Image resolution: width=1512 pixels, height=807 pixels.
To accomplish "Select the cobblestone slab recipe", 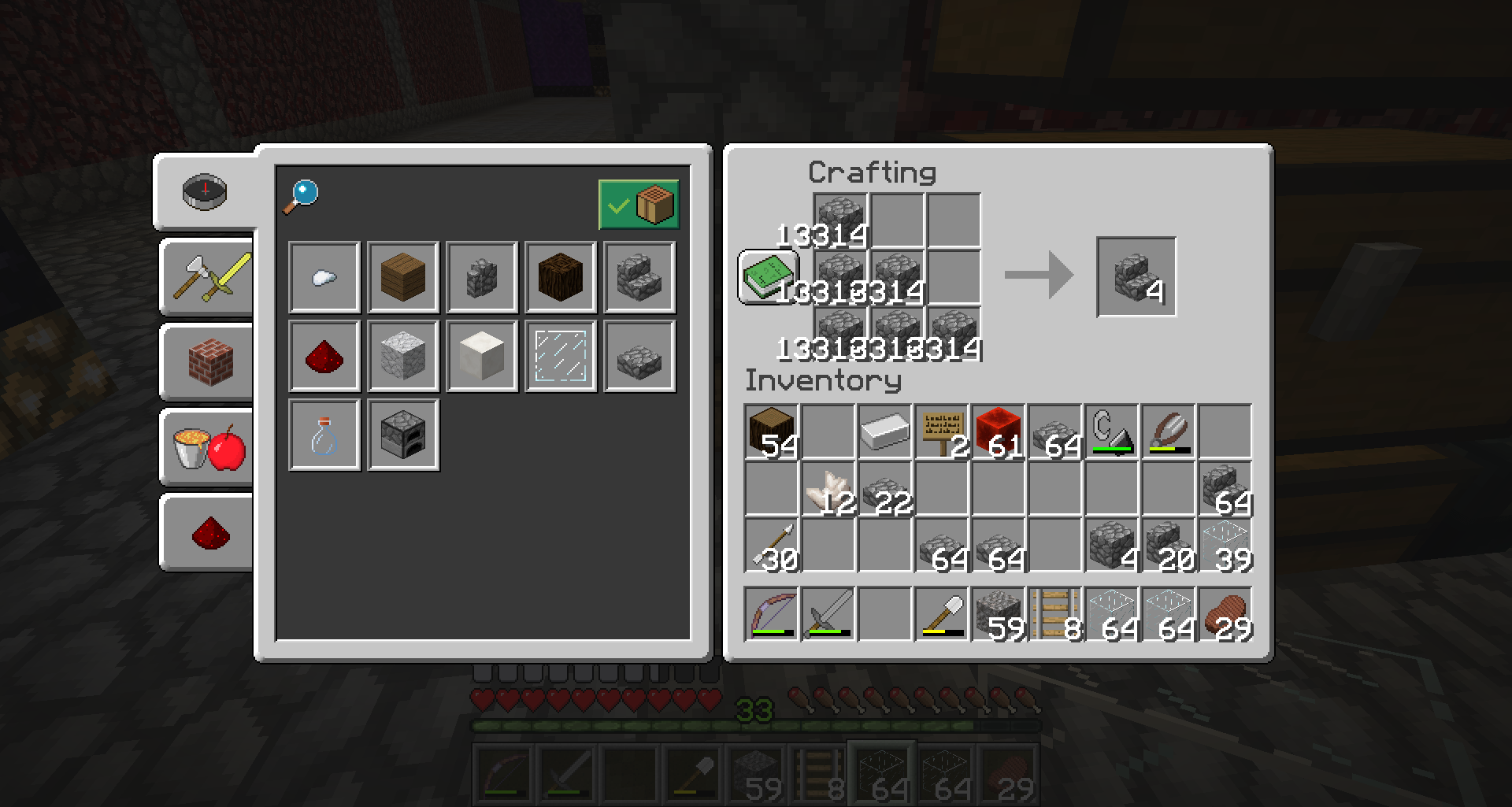I will pos(639,356).
